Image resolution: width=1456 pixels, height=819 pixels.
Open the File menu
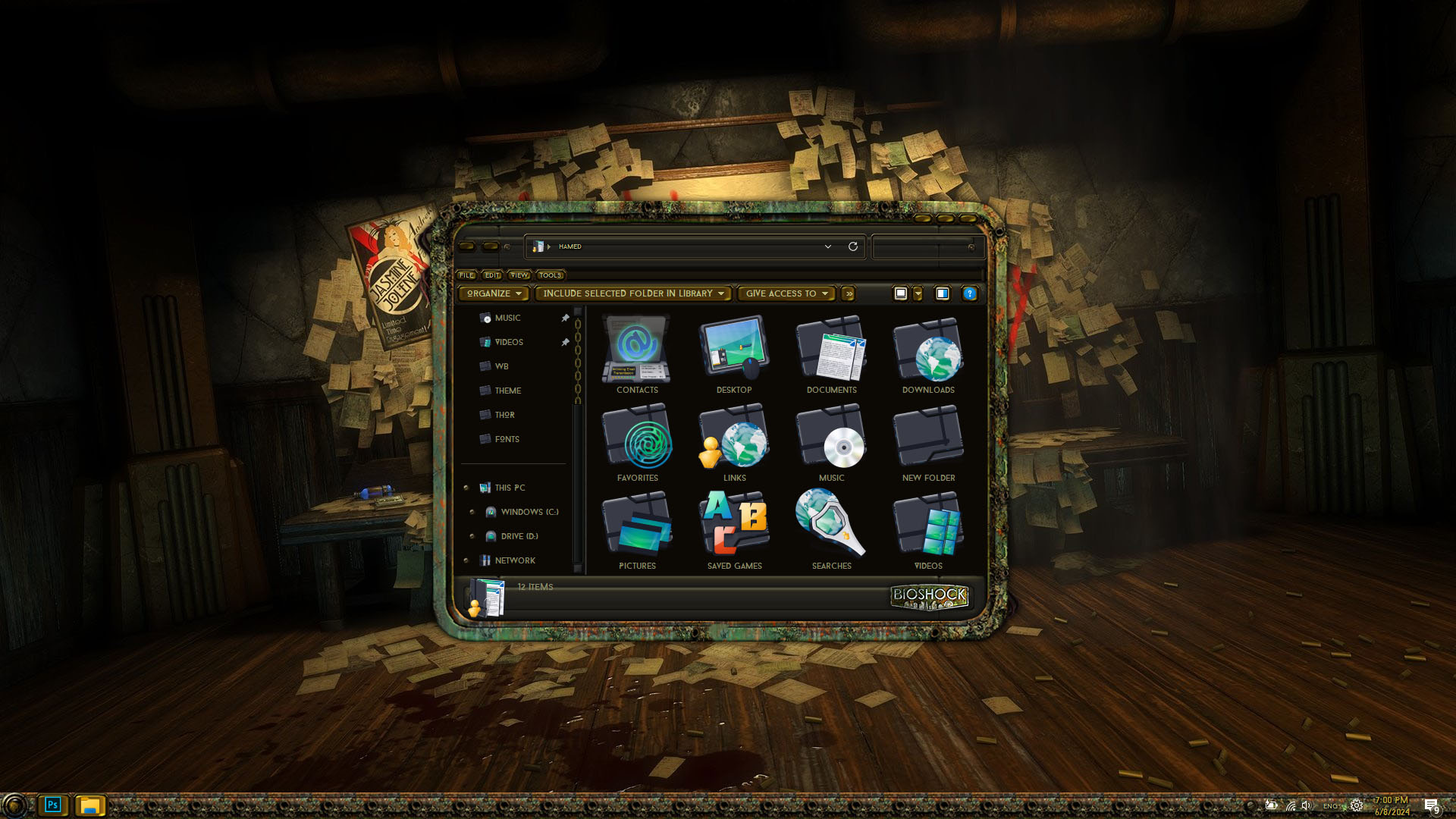pyautogui.click(x=466, y=275)
